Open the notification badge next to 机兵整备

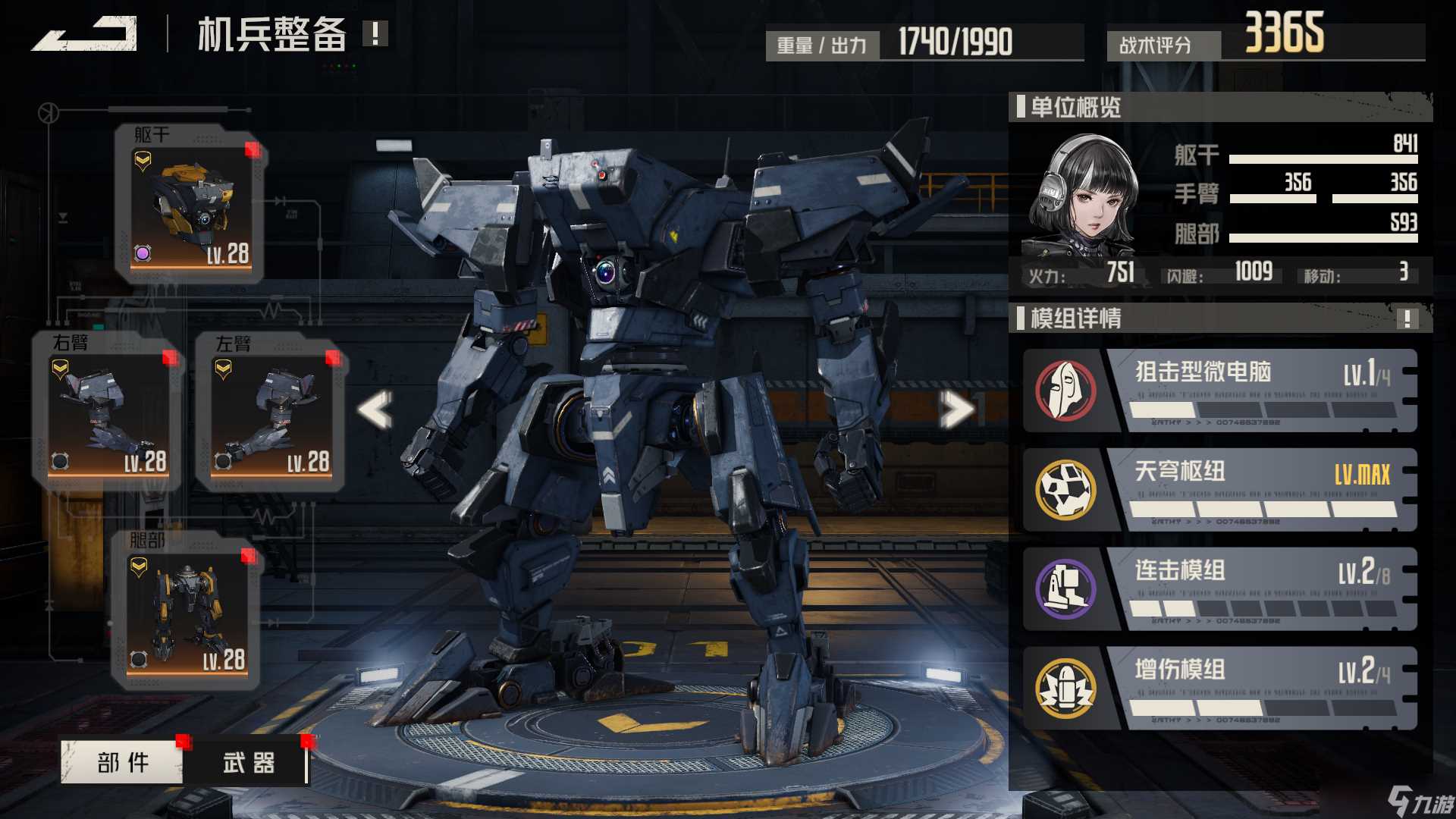click(373, 33)
